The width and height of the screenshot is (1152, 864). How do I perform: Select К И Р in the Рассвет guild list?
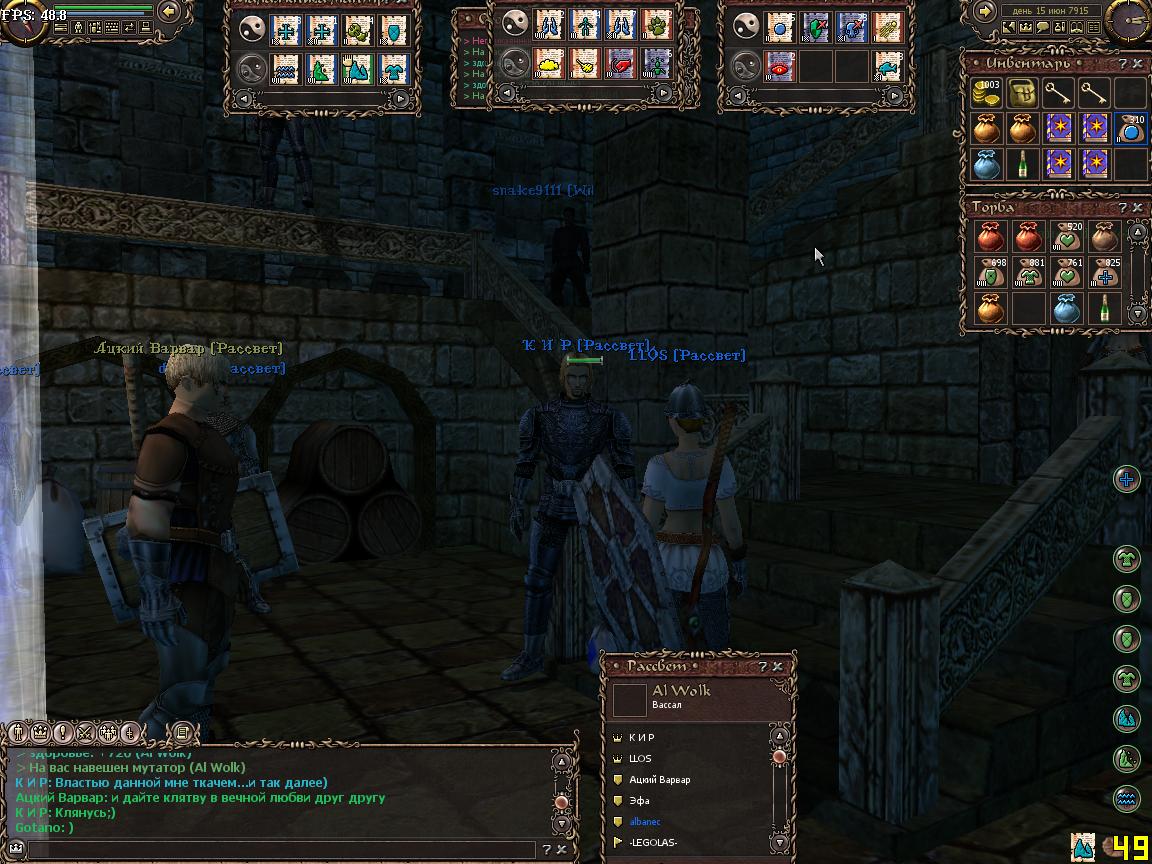pos(642,737)
